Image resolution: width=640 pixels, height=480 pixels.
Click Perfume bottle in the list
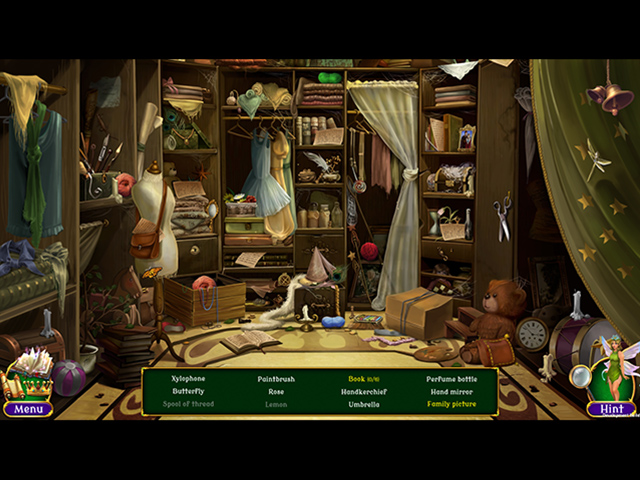[451, 379]
